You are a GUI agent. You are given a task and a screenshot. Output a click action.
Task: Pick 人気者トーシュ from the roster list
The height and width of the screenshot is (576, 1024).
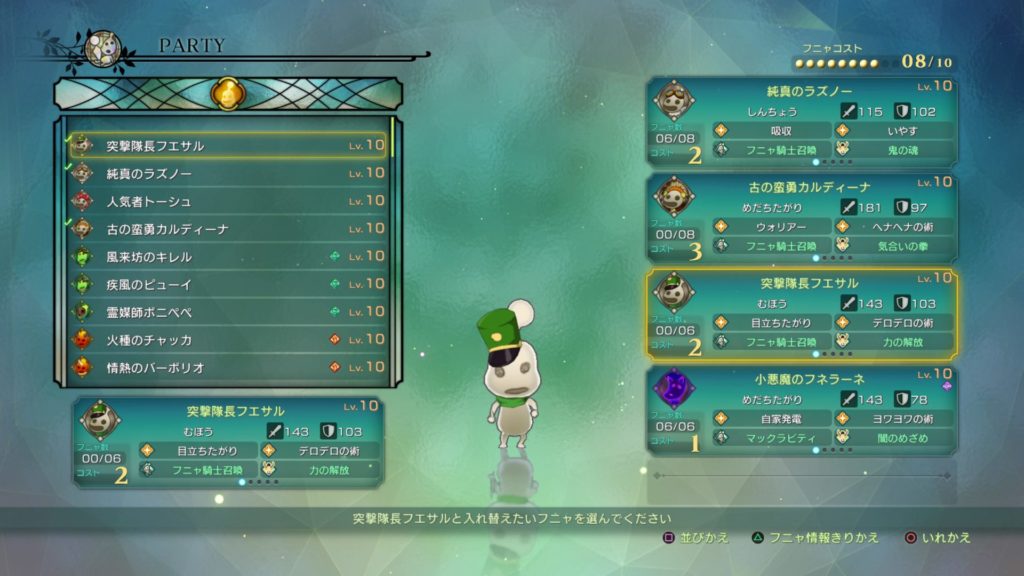(230, 201)
